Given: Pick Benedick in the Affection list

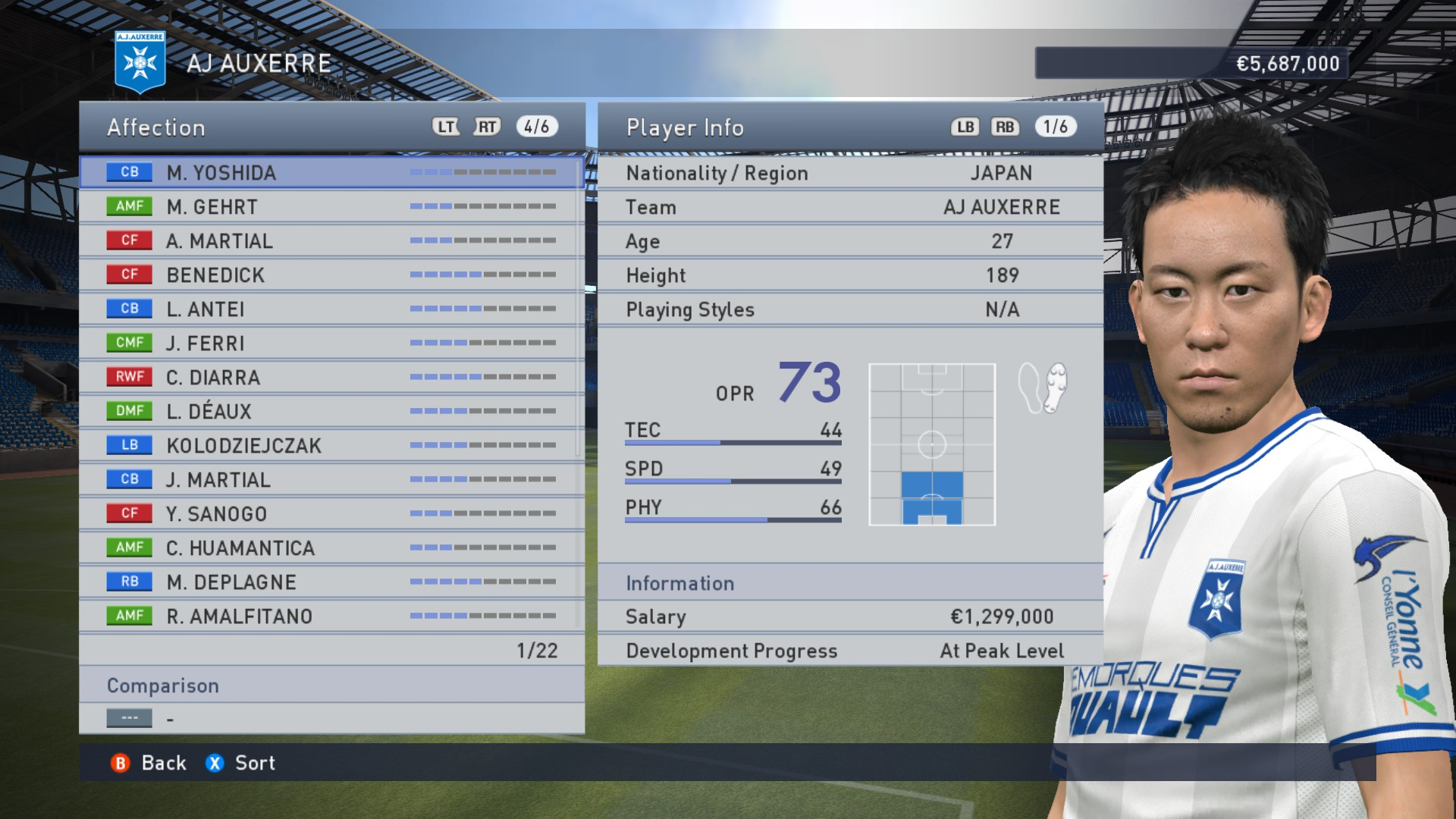Looking at the screenshot, I should [331, 275].
